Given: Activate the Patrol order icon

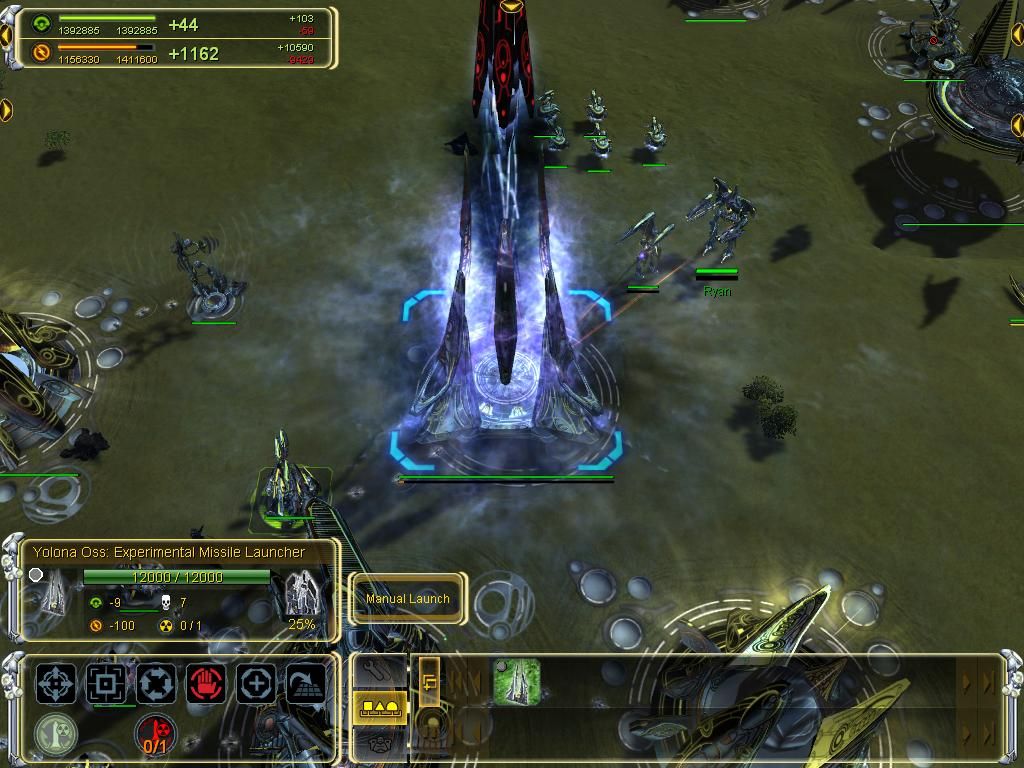Looking at the screenshot, I should (156, 684).
